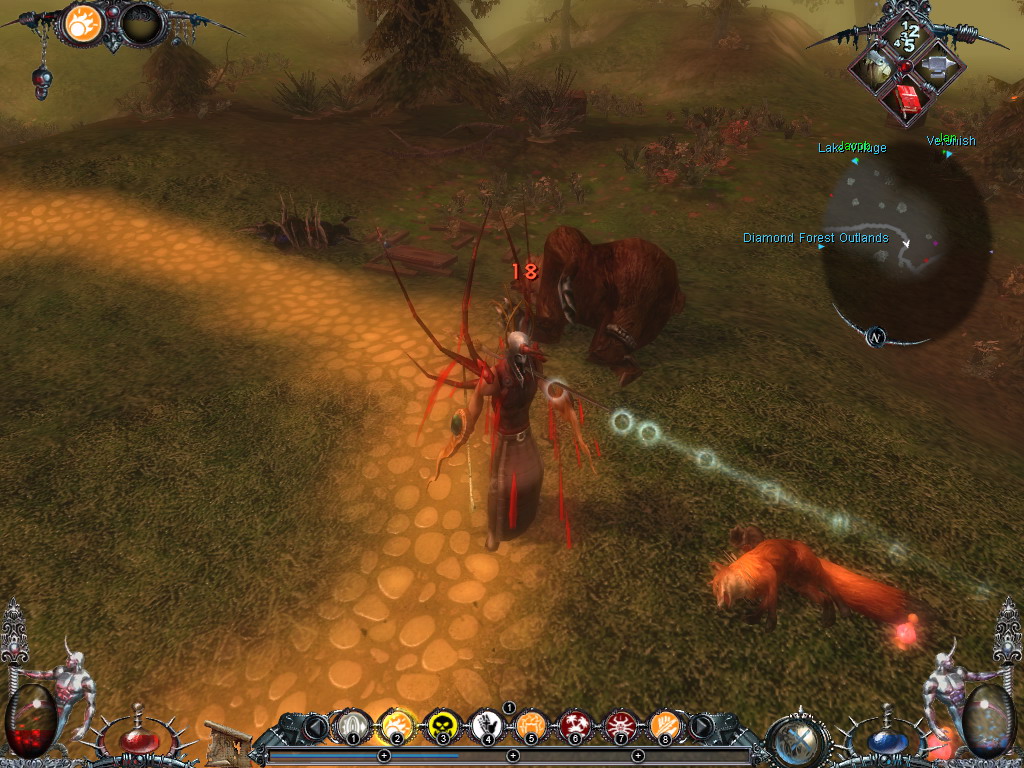
Task: Select the white hand skill in slot 4
Action: (487, 724)
